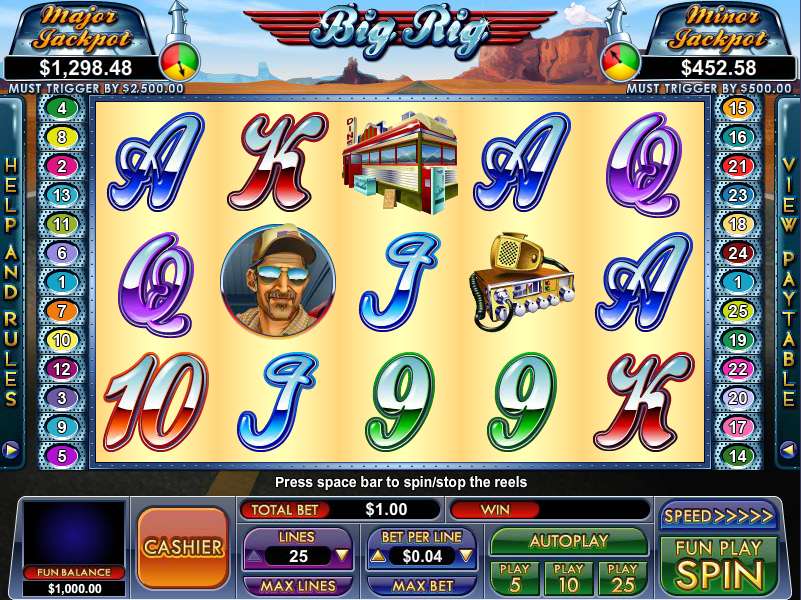Open the Cashier
801x600 pixels.
183,547
